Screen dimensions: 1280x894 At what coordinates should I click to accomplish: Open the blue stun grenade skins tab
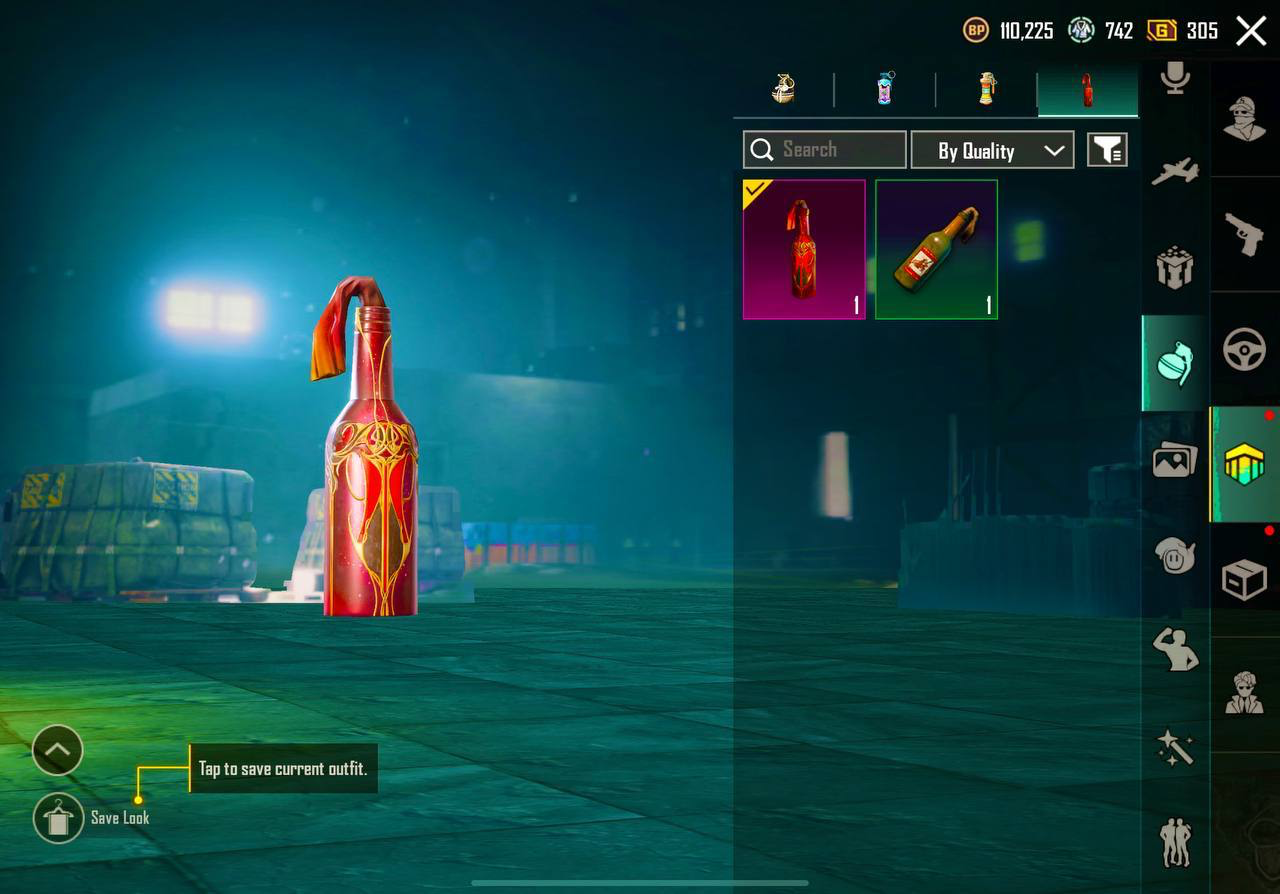[x=885, y=90]
